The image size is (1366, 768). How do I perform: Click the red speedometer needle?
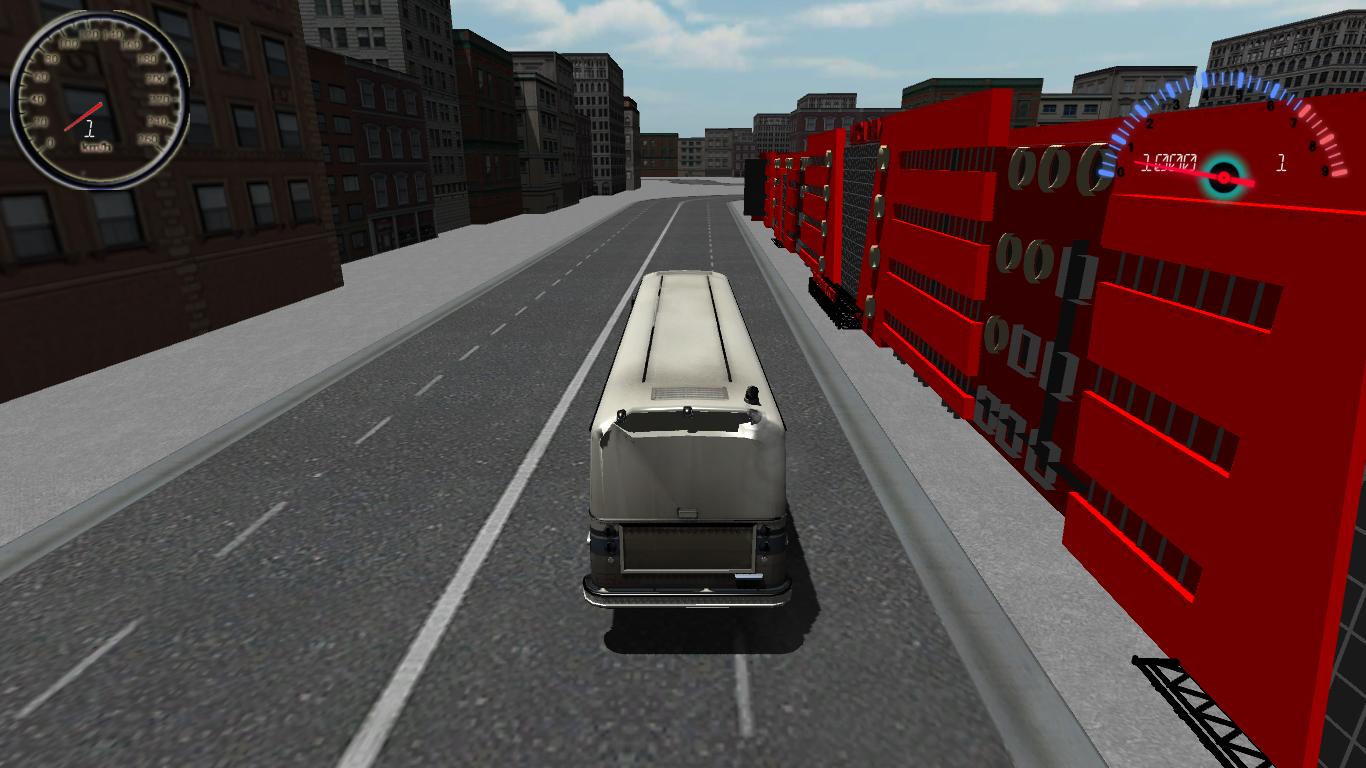click(x=82, y=115)
